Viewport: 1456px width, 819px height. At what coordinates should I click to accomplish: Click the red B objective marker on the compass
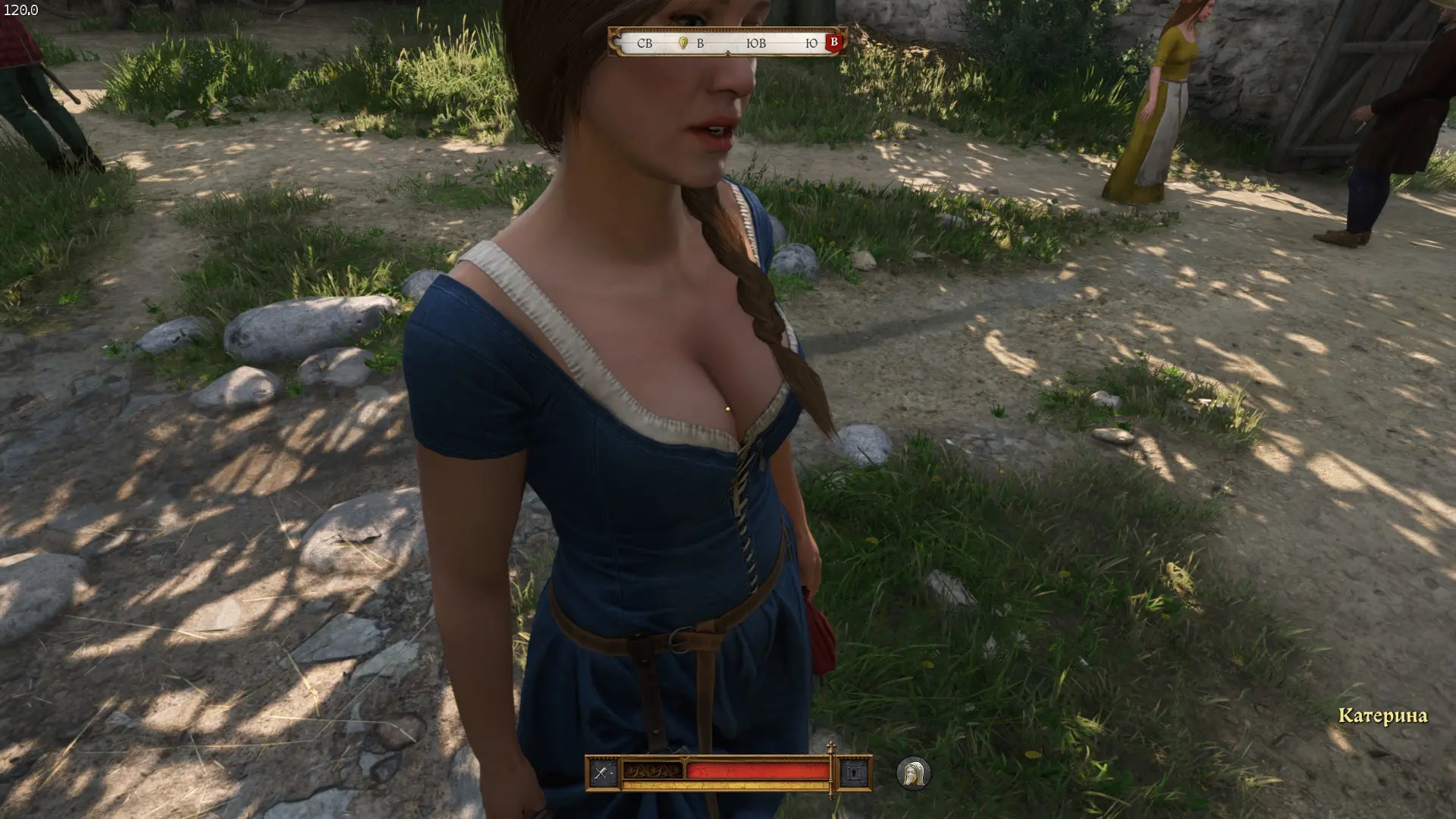tap(834, 42)
